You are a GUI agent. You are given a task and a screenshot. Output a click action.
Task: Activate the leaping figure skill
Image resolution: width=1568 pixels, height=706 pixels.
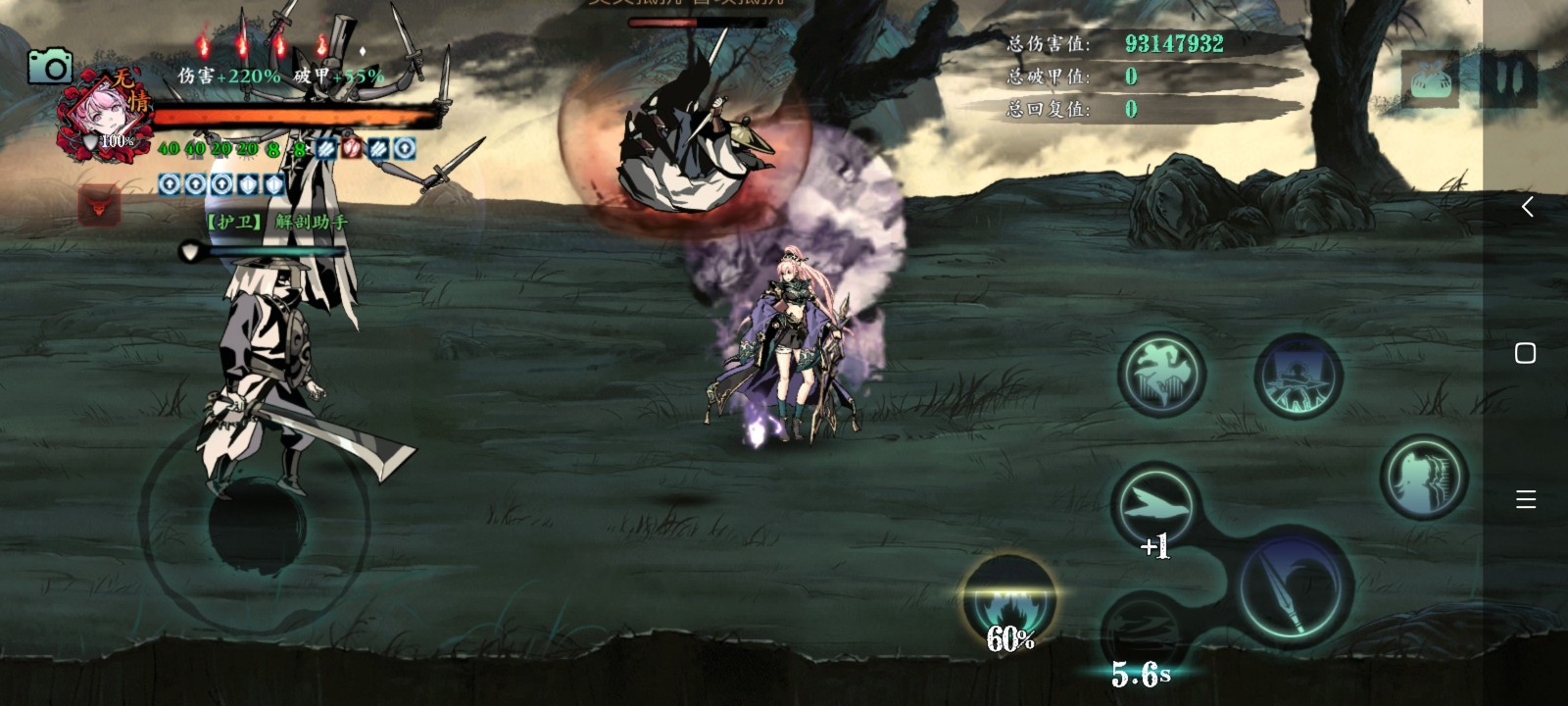(1161, 375)
